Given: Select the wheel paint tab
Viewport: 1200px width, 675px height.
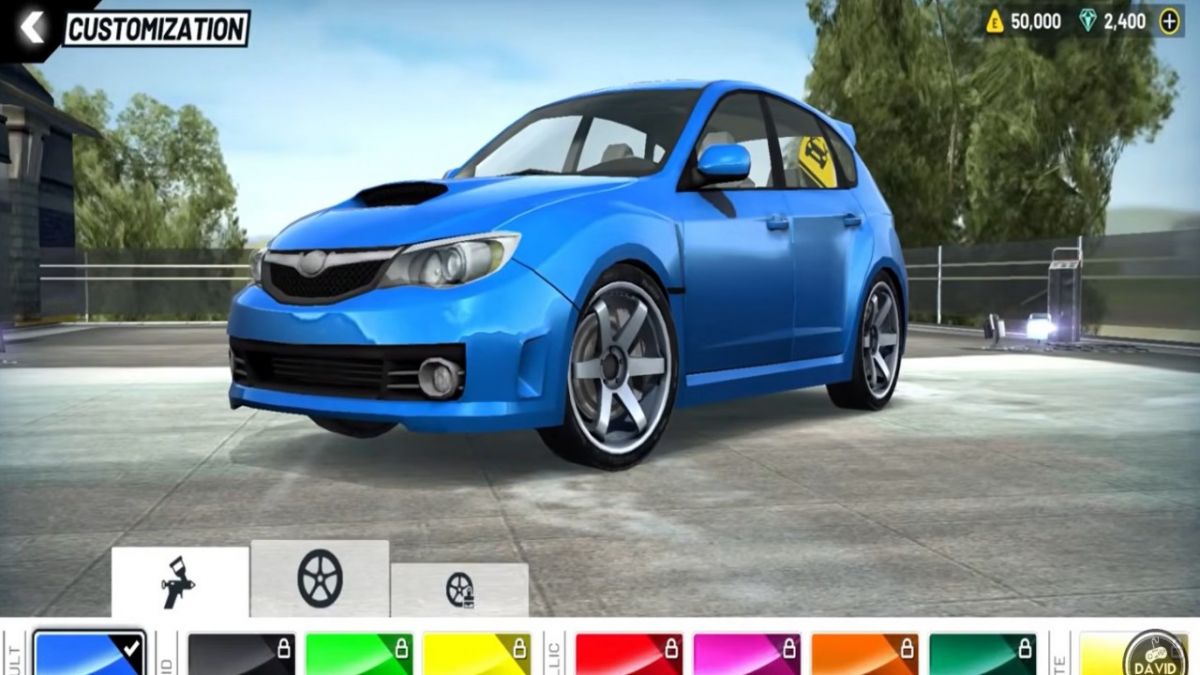Looking at the screenshot, I should tap(460, 590).
